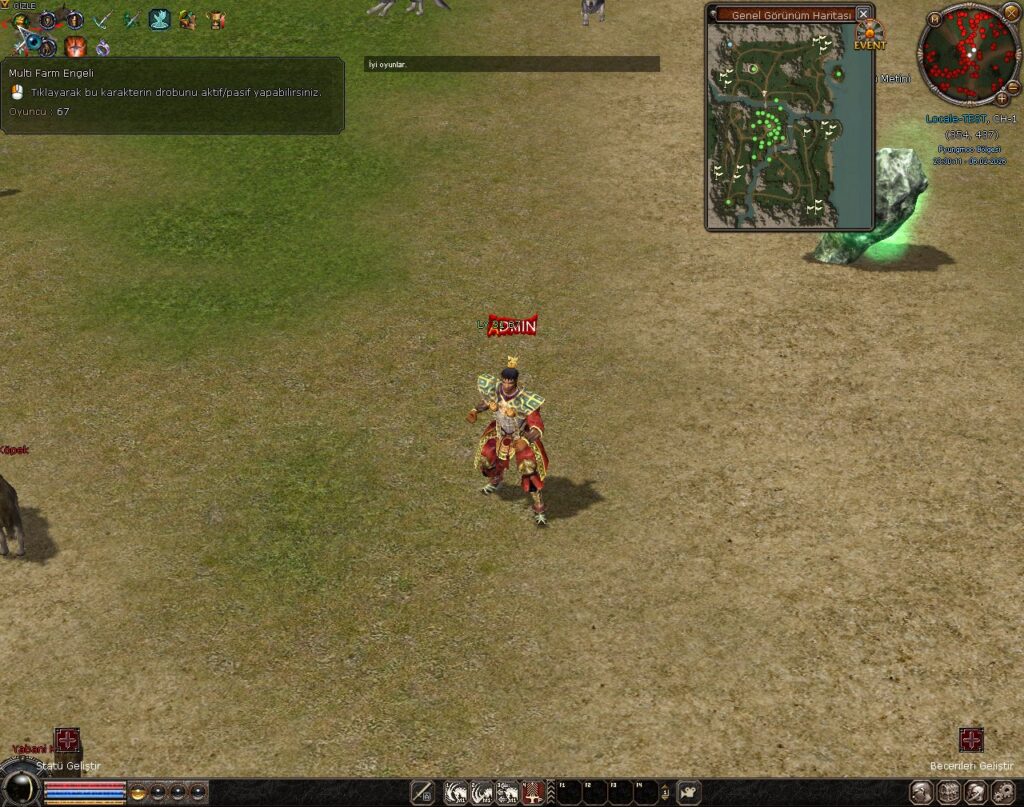Click the circular radar minimap
This screenshot has height=807, width=1024.
[x=967, y=54]
